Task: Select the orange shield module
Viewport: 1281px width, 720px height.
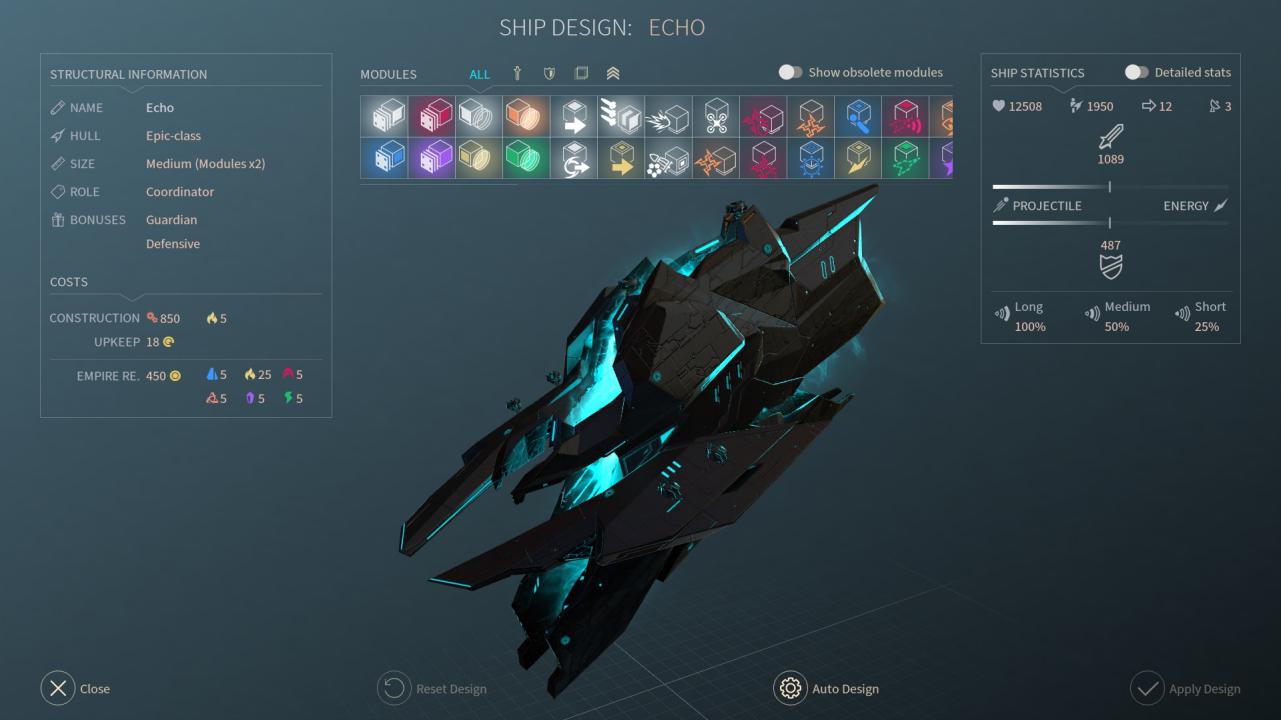Action: (x=527, y=117)
